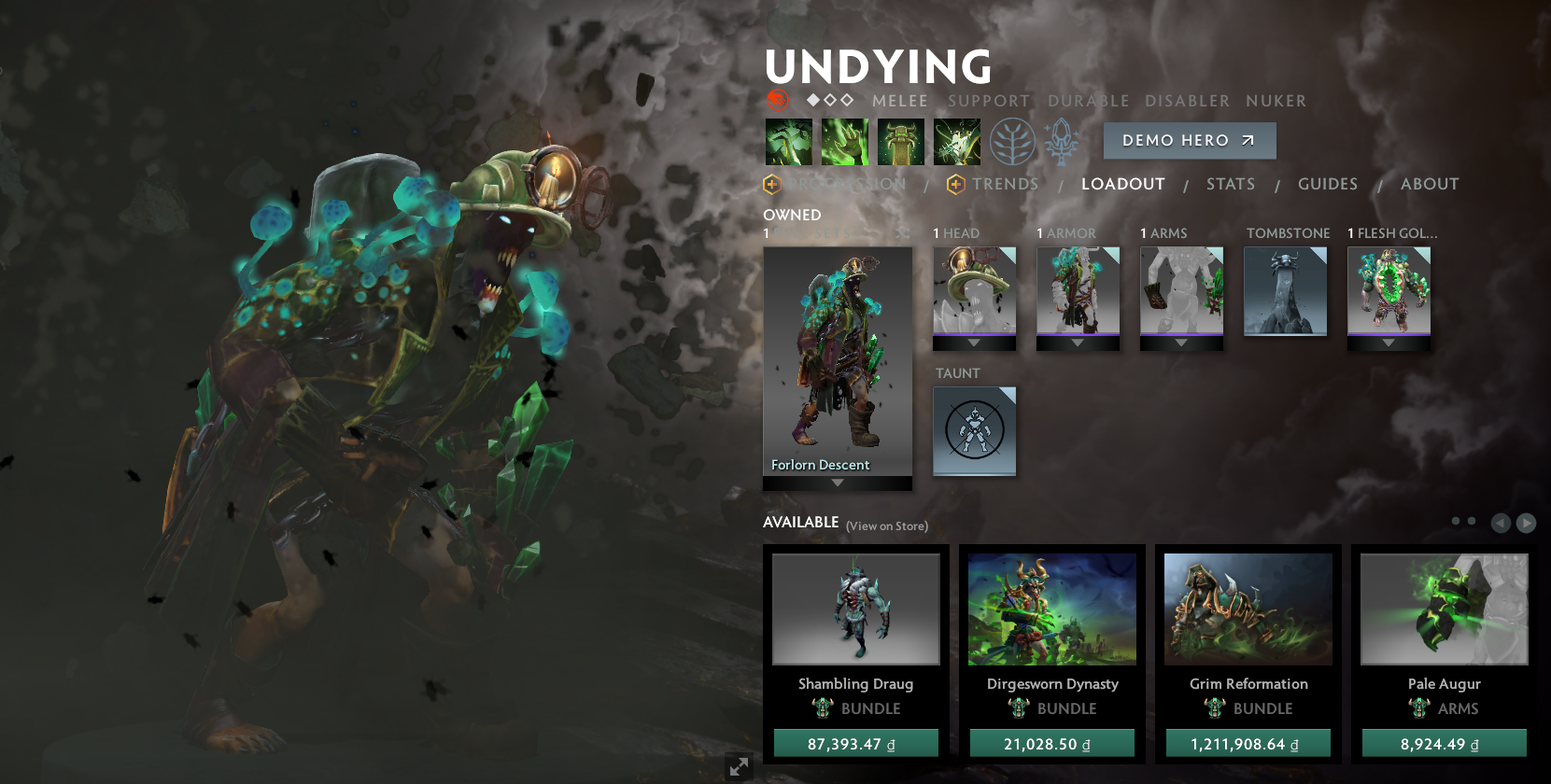Click the DEMO HERO button
The image size is (1551, 784).
(1189, 140)
